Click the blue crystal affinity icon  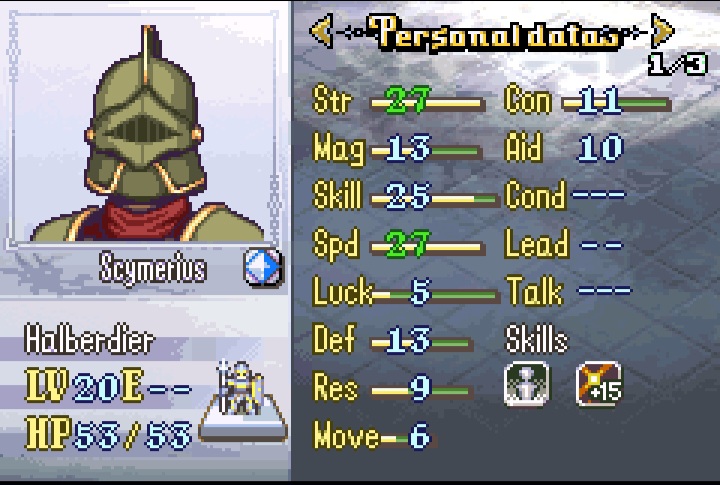[x=263, y=268]
